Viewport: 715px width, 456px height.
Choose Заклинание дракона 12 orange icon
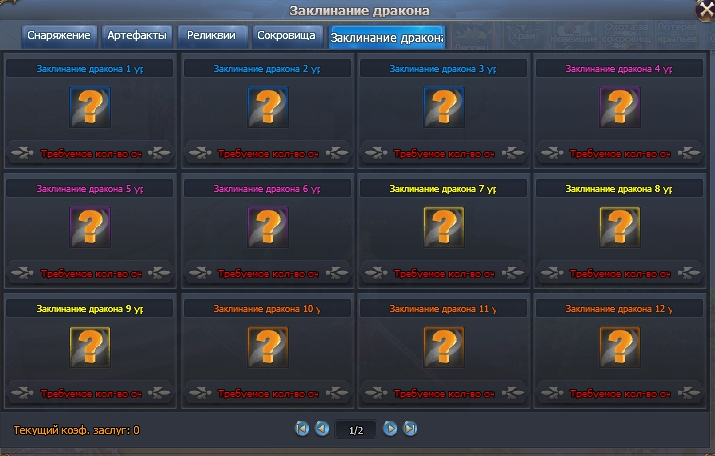619,346
